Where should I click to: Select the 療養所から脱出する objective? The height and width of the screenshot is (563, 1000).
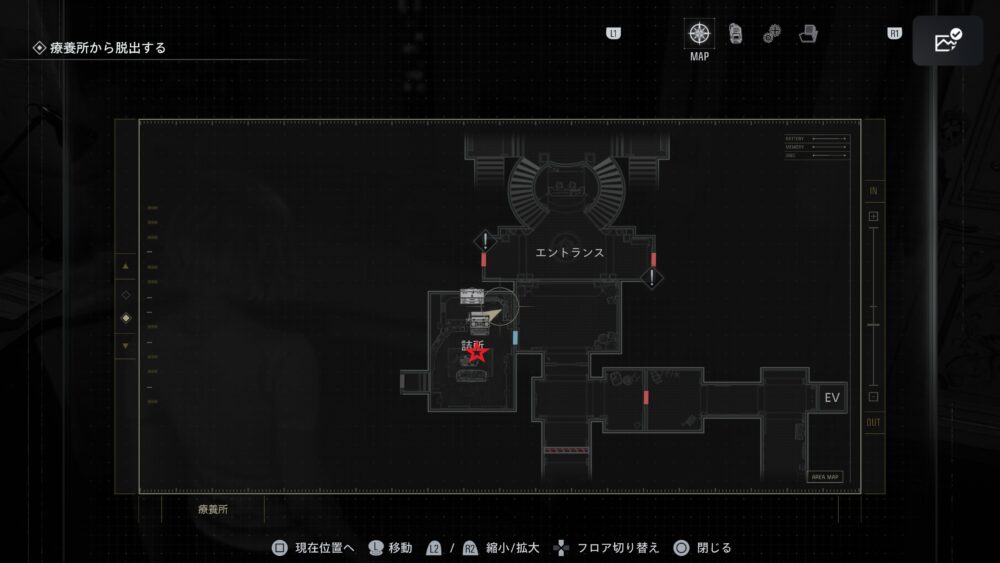coord(100,47)
